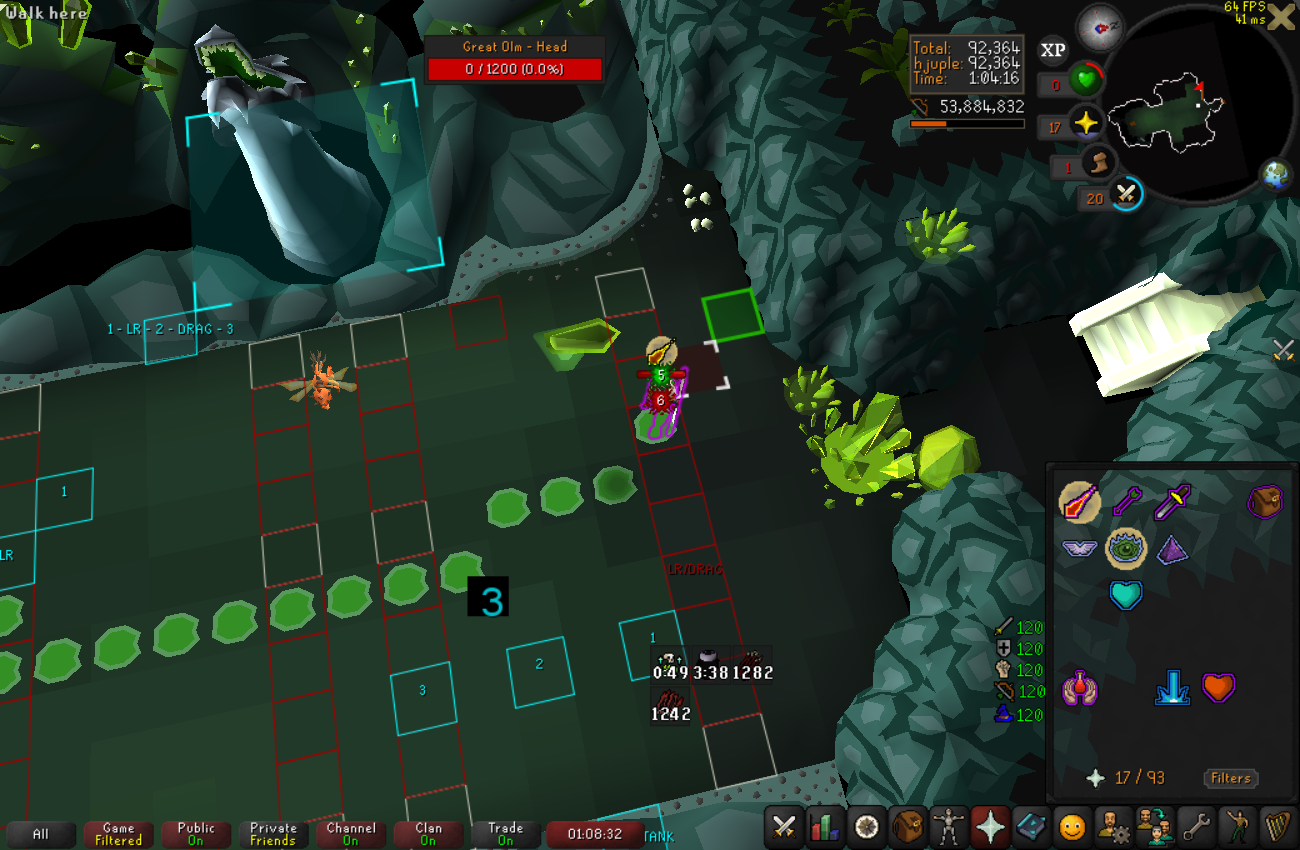Activate quick prayers via the prayer orb
This screenshot has height=850, width=1300.
(x=1084, y=125)
